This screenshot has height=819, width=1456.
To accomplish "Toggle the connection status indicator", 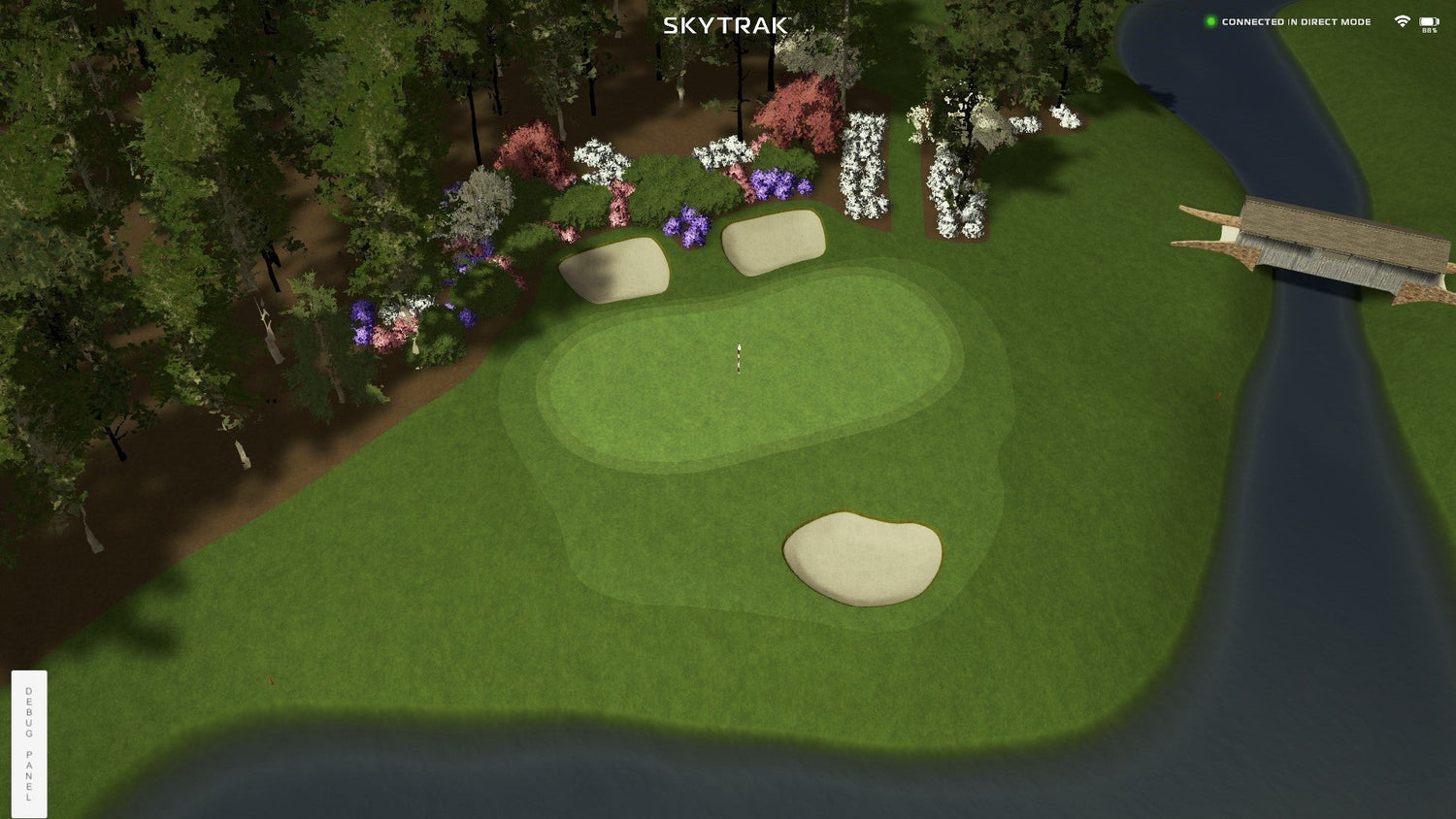I will 1209,19.
